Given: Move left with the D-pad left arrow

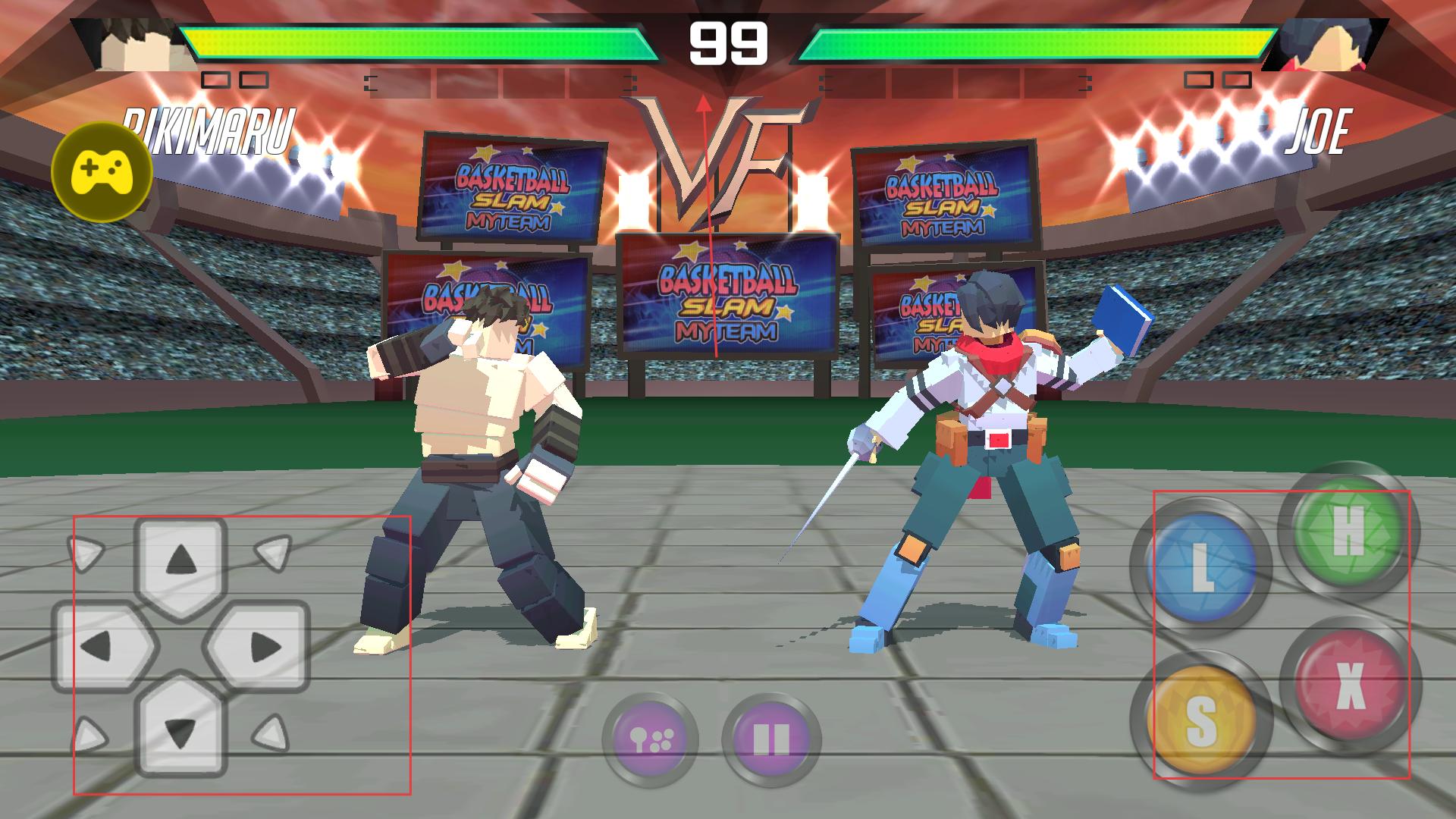Looking at the screenshot, I should [x=97, y=647].
